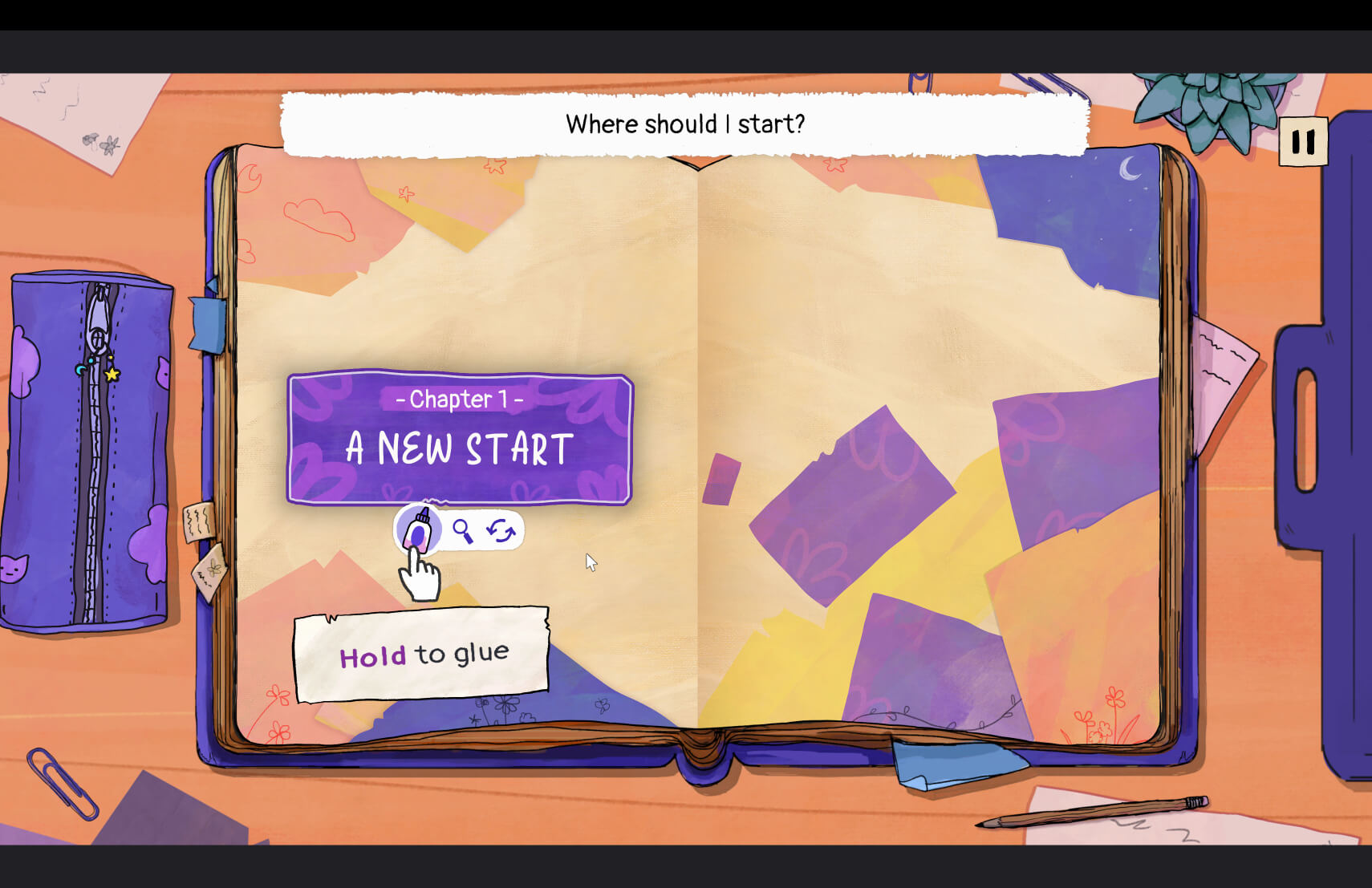Select the Chapter 1 A New Start sticker
Screen dimensions: 1372x888
(460, 437)
